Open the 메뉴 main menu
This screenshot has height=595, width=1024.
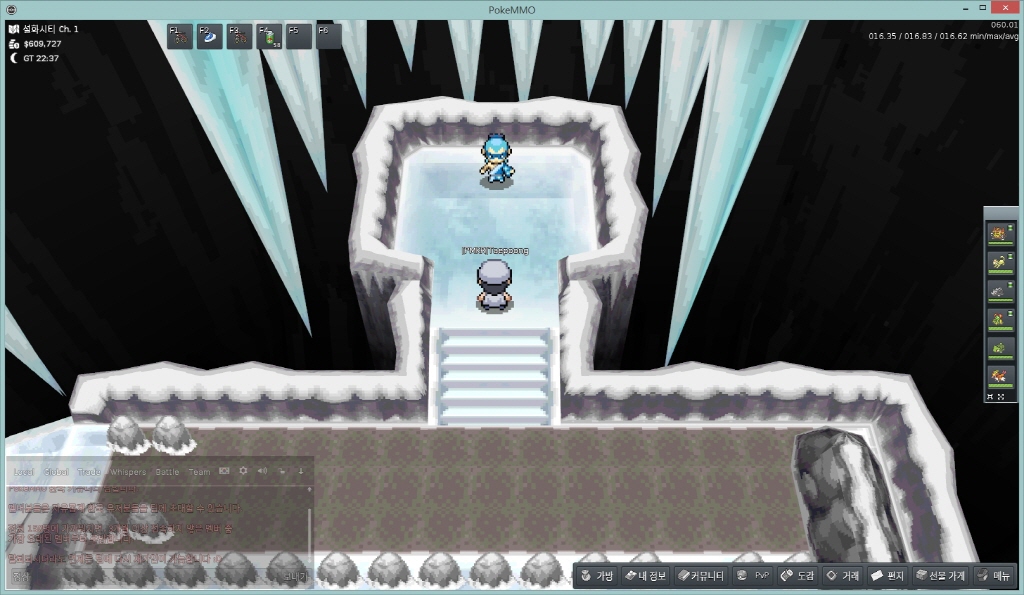[994, 576]
